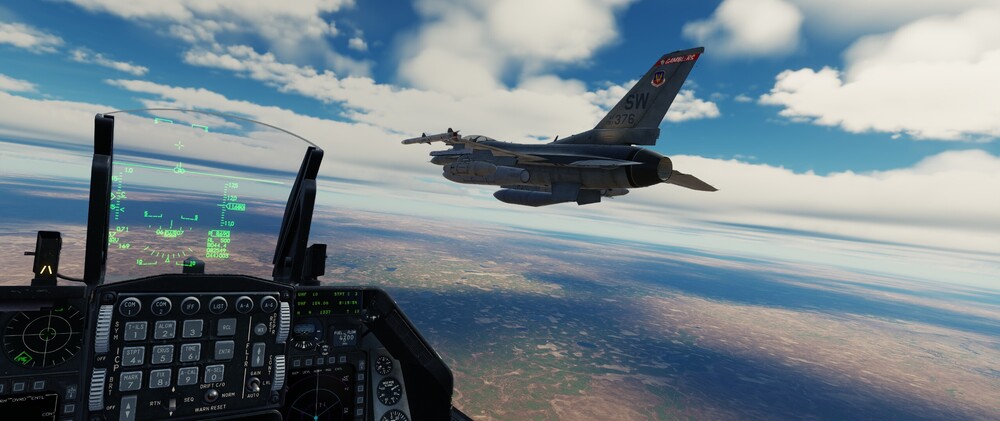This screenshot has width=1000, height=421.
Task: Select the STPT 4 steerpoint key
Action: point(133,356)
